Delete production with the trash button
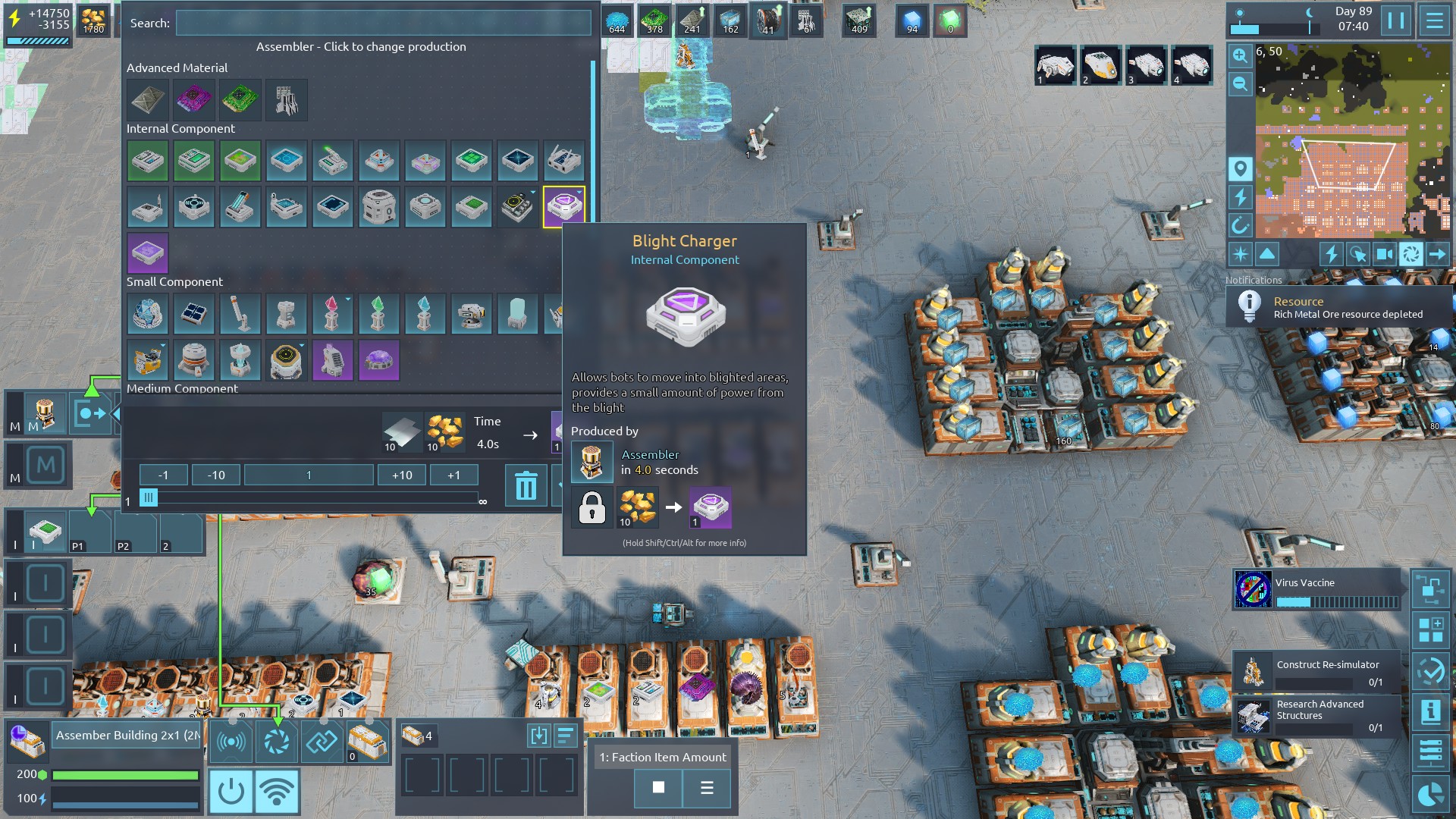 click(x=526, y=485)
